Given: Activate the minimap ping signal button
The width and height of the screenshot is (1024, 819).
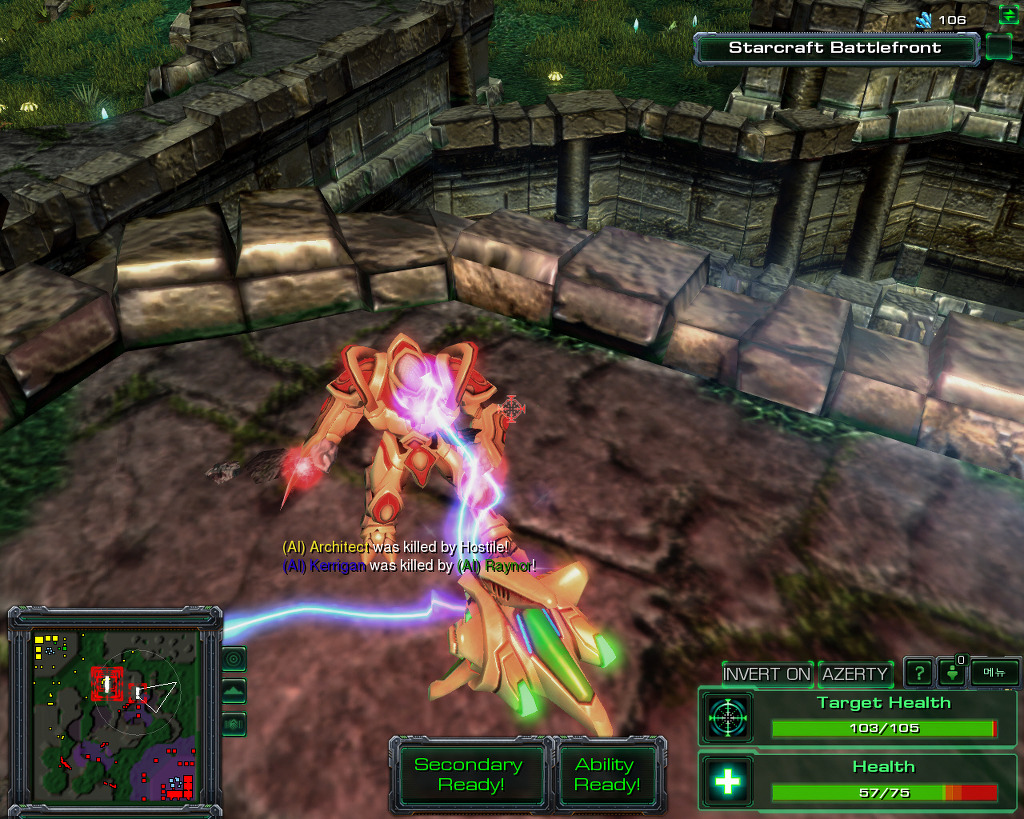Looking at the screenshot, I should click(234, 659).
